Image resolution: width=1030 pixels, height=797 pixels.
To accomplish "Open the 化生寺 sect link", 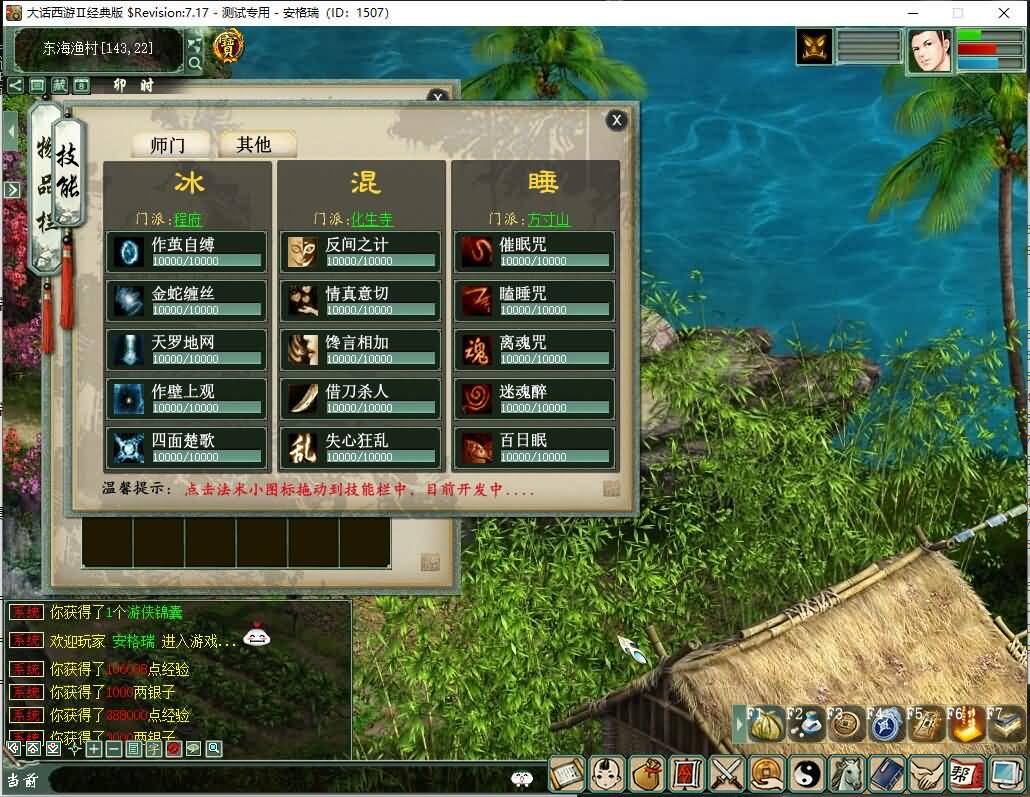I will click(x=372, y=219).
